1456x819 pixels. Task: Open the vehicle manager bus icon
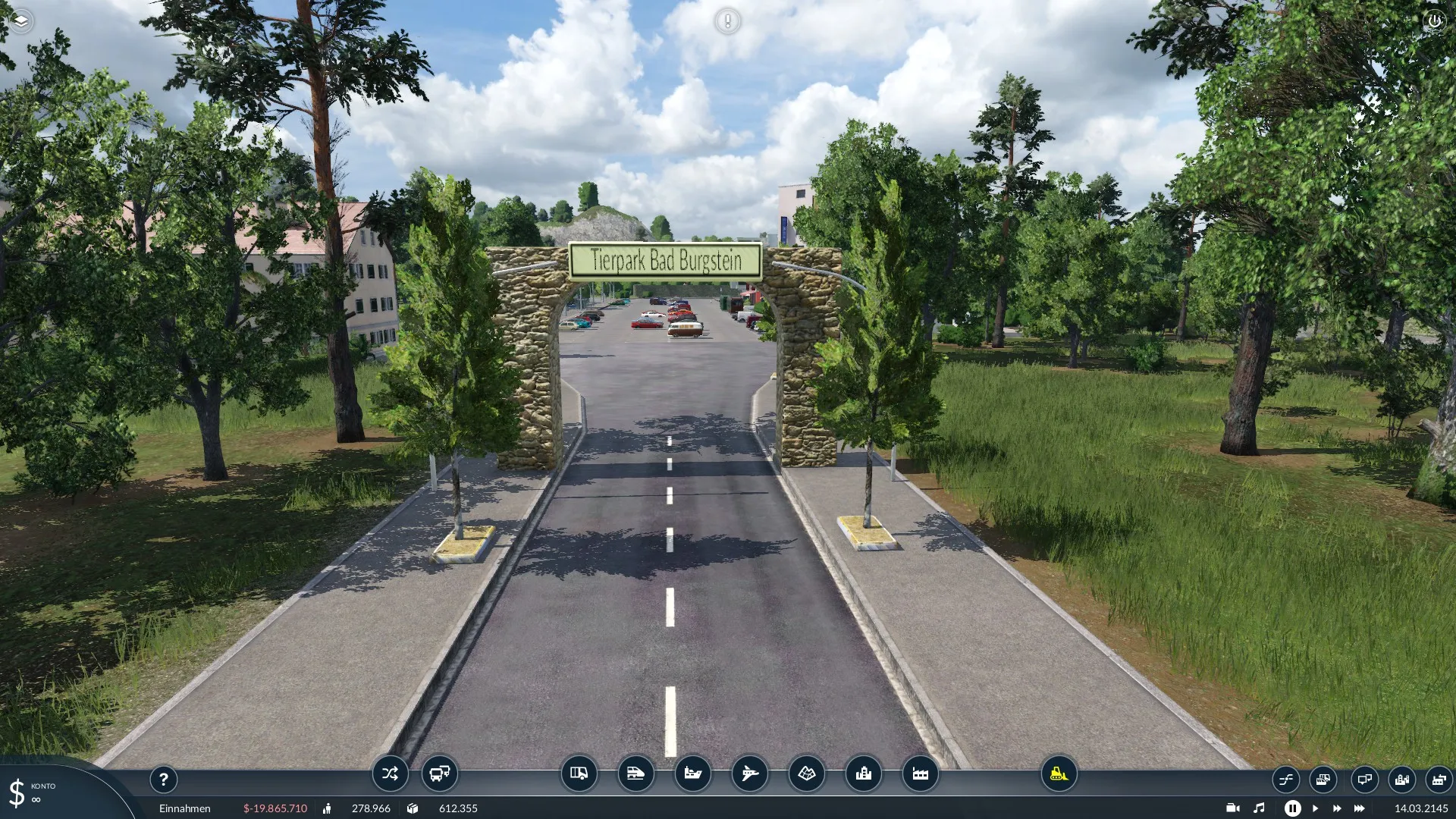440,774
